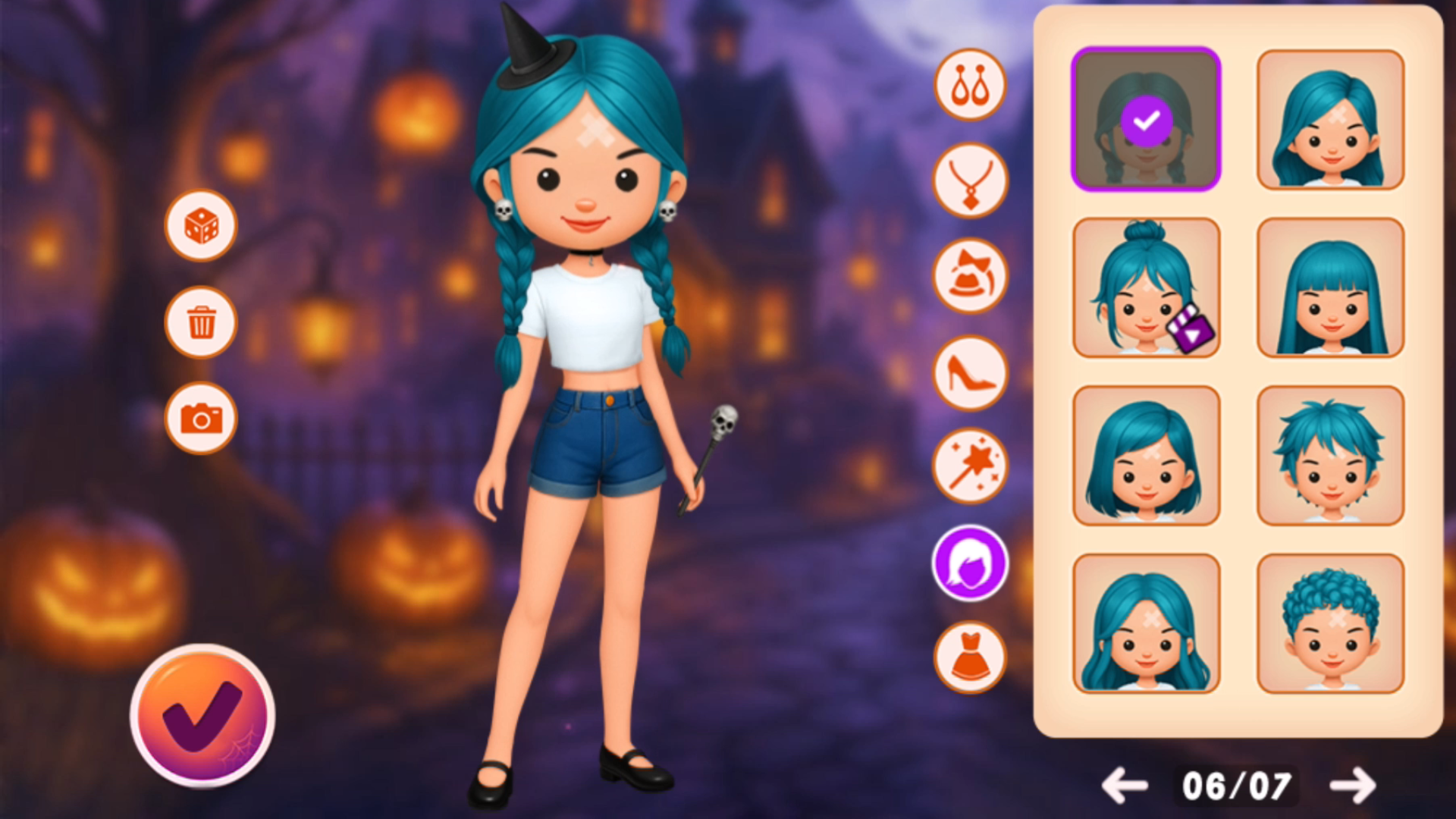Pick the long straight hair with bangs

(x=1330, y=287)
